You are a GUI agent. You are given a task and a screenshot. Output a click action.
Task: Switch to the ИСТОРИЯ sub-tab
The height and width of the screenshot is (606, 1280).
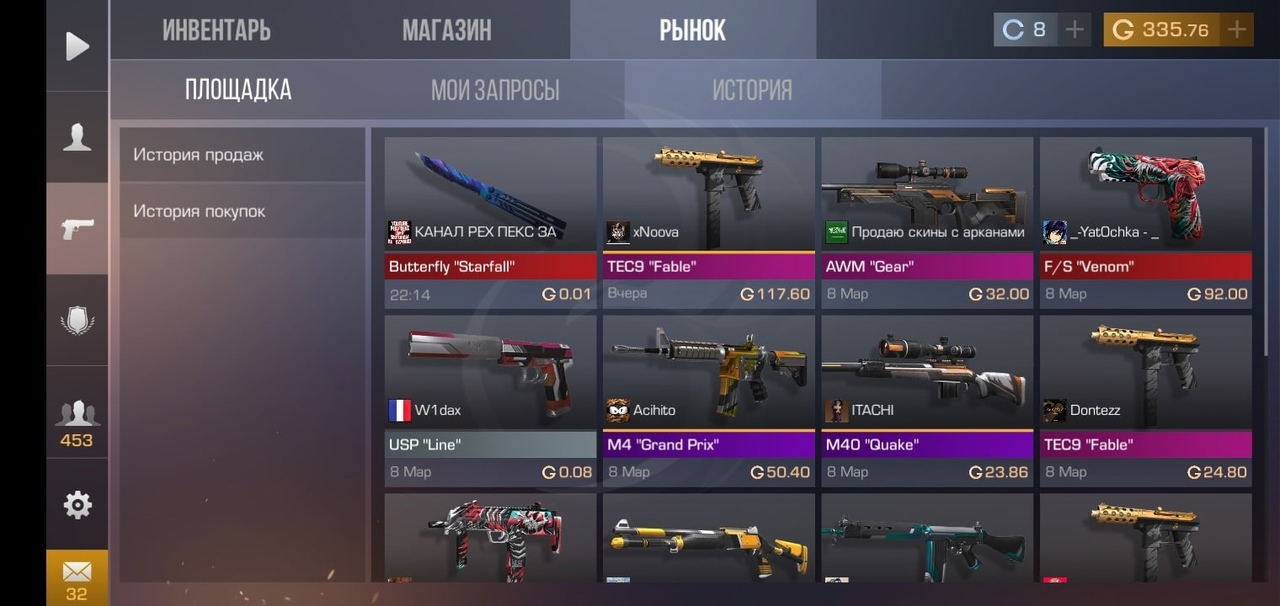point(752,91)
